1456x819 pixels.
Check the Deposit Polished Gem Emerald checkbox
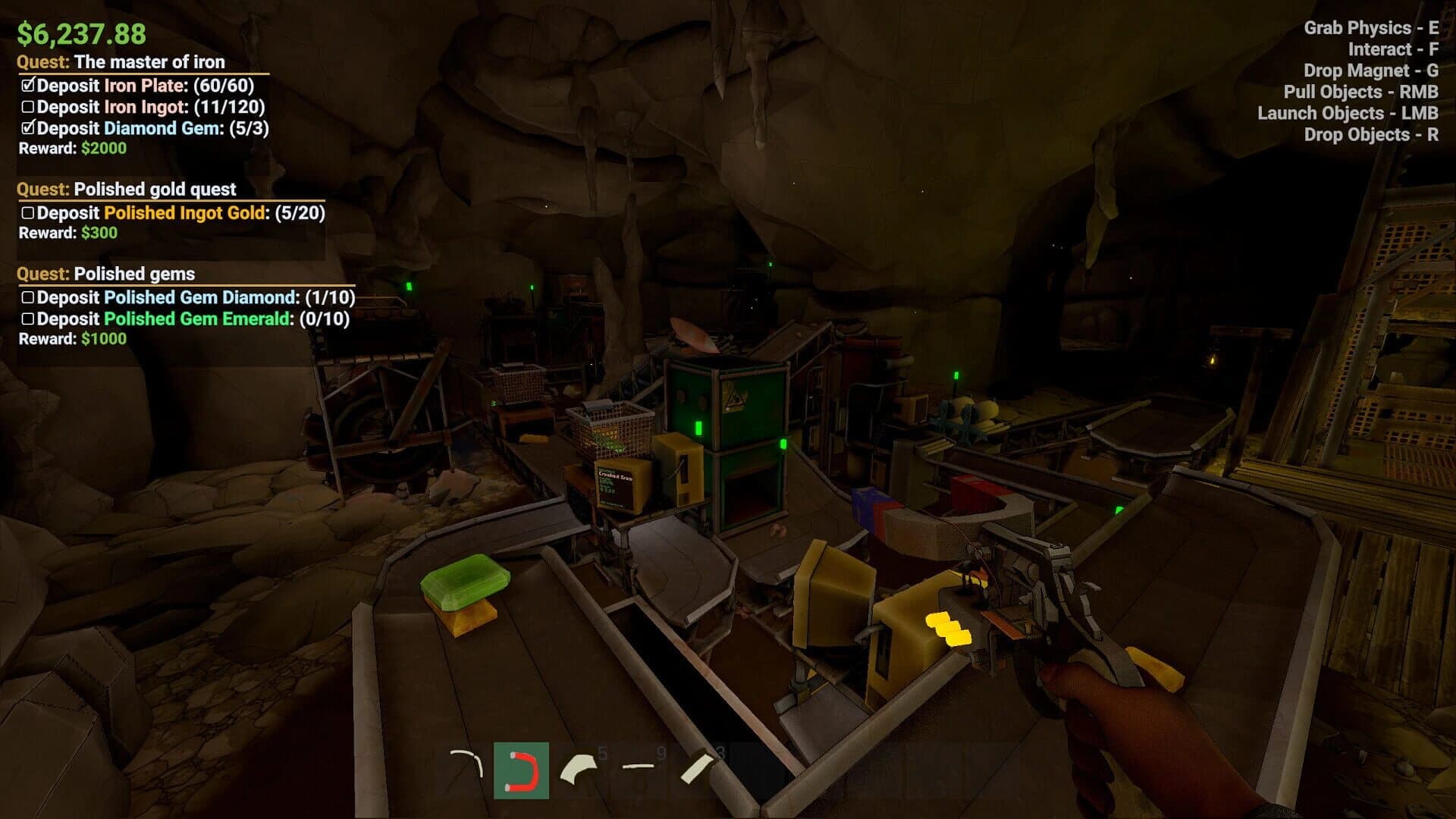(x=30, y=319)
